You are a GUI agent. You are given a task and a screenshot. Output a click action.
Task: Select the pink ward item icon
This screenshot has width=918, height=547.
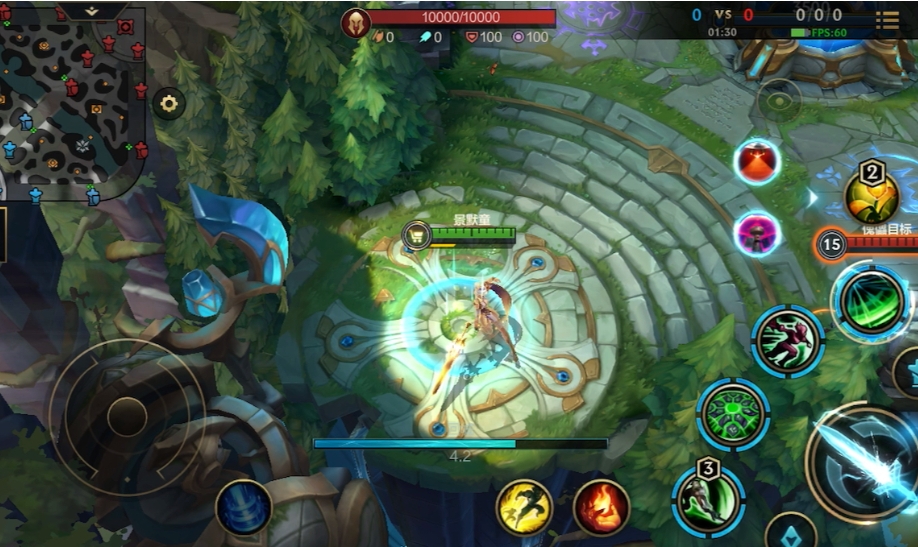click(x=757, y=234)
